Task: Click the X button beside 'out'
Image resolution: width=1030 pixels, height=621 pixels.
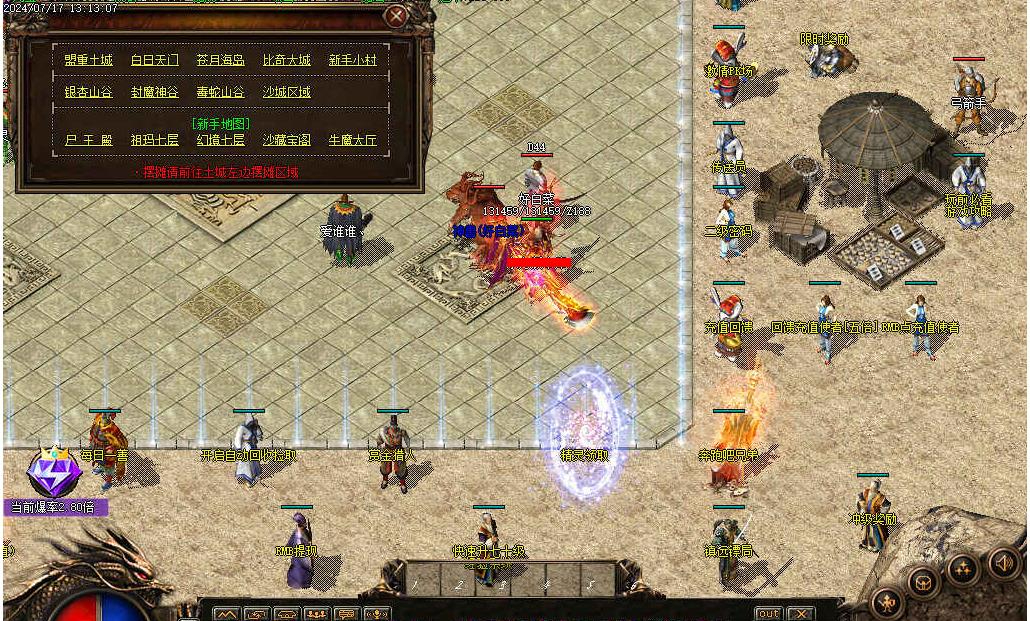Action: pos(799,613)
